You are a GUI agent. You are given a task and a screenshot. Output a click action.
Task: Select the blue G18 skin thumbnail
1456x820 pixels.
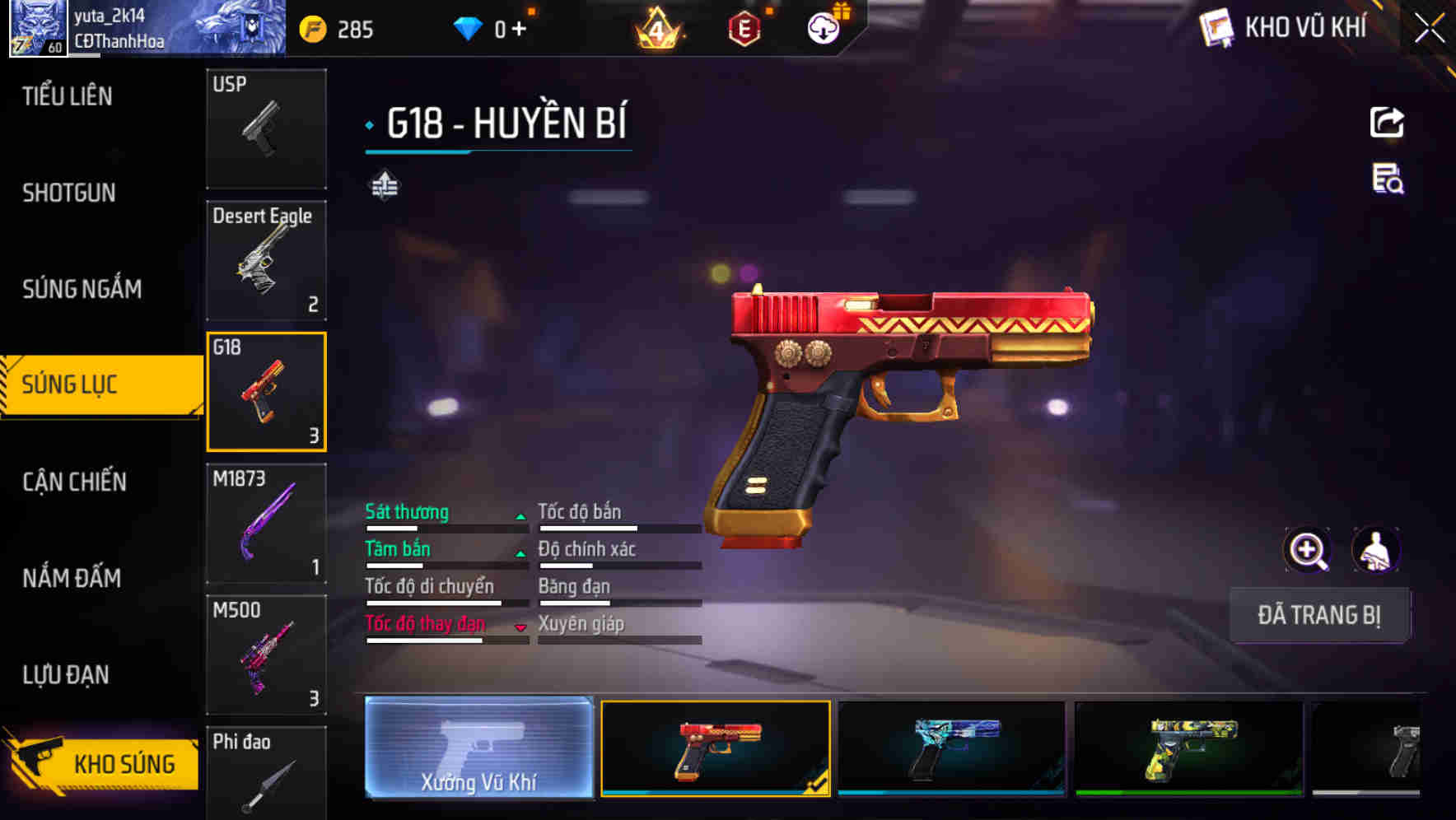coord(950,749)
